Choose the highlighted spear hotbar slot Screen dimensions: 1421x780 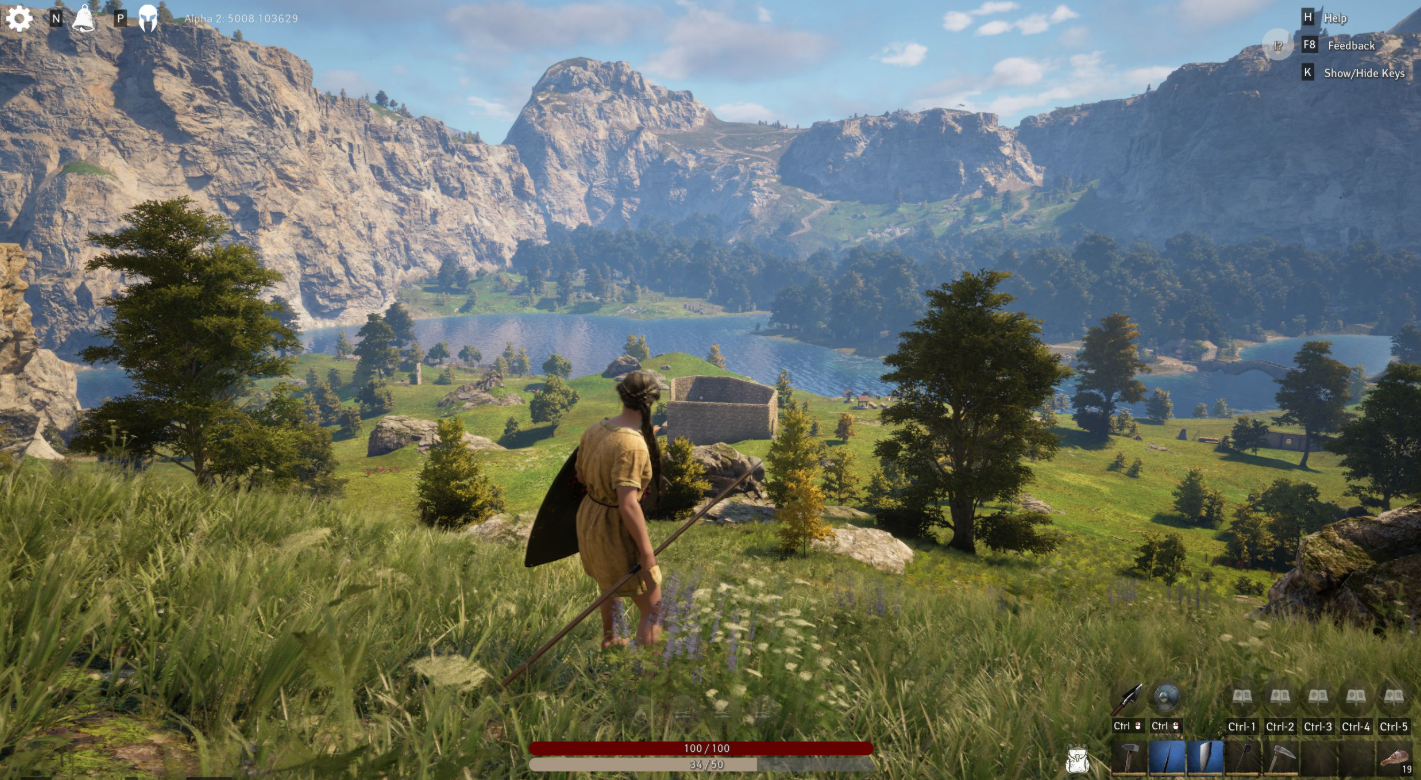pos(1167,757)
